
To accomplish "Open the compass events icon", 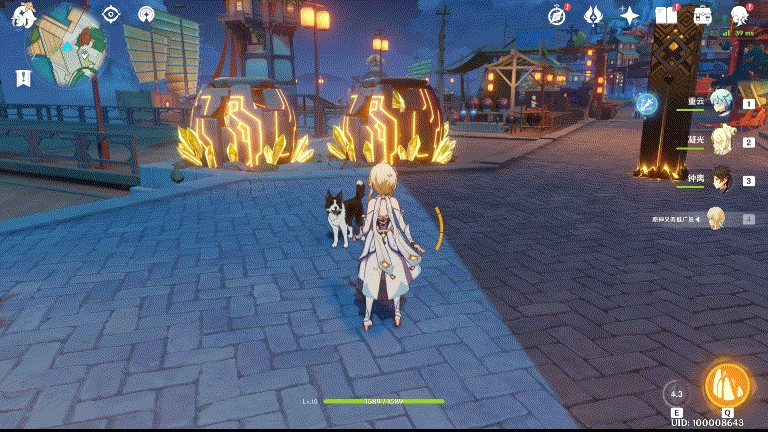I will pos(557,15).
